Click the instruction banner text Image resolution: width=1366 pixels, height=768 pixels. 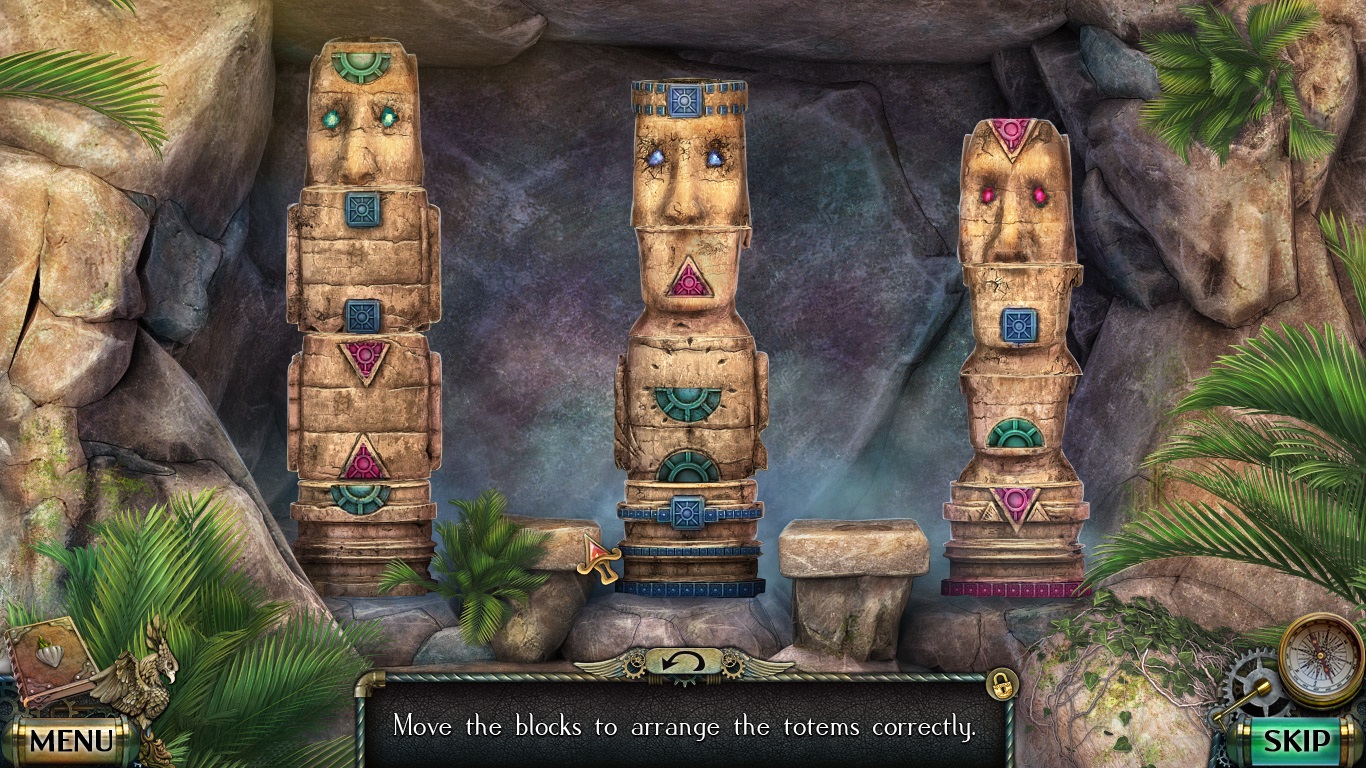pyautogui.click(x=683, y=727)
